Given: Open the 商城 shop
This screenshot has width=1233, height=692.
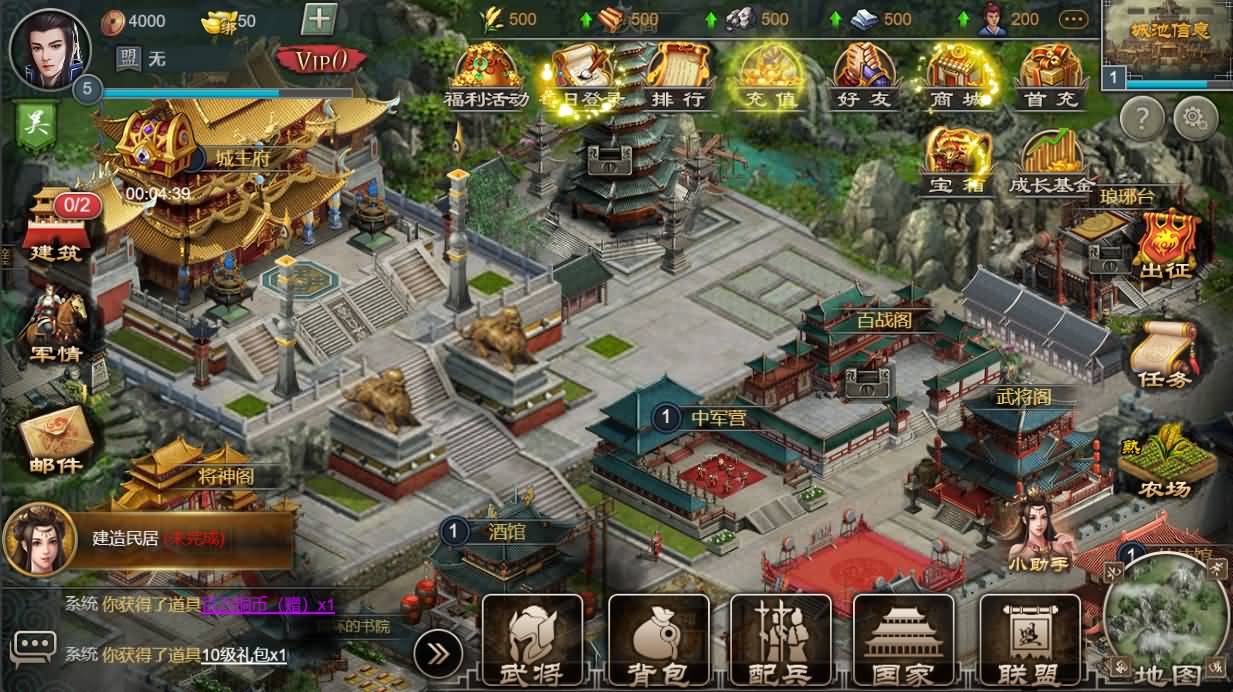Looking at the screenshot, I should click(x=955, y=75).
